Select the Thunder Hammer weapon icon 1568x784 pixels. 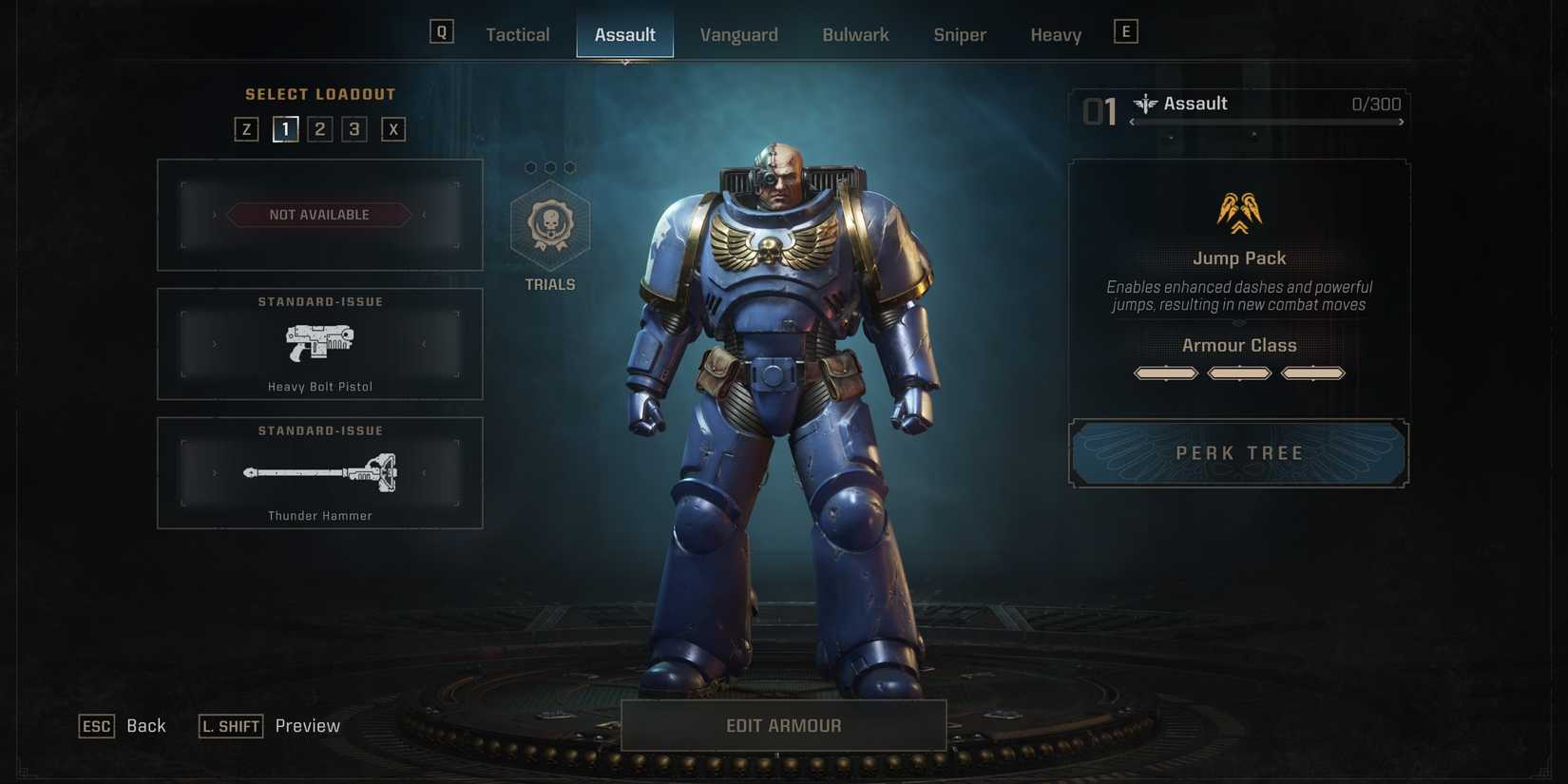click(318, 472)
